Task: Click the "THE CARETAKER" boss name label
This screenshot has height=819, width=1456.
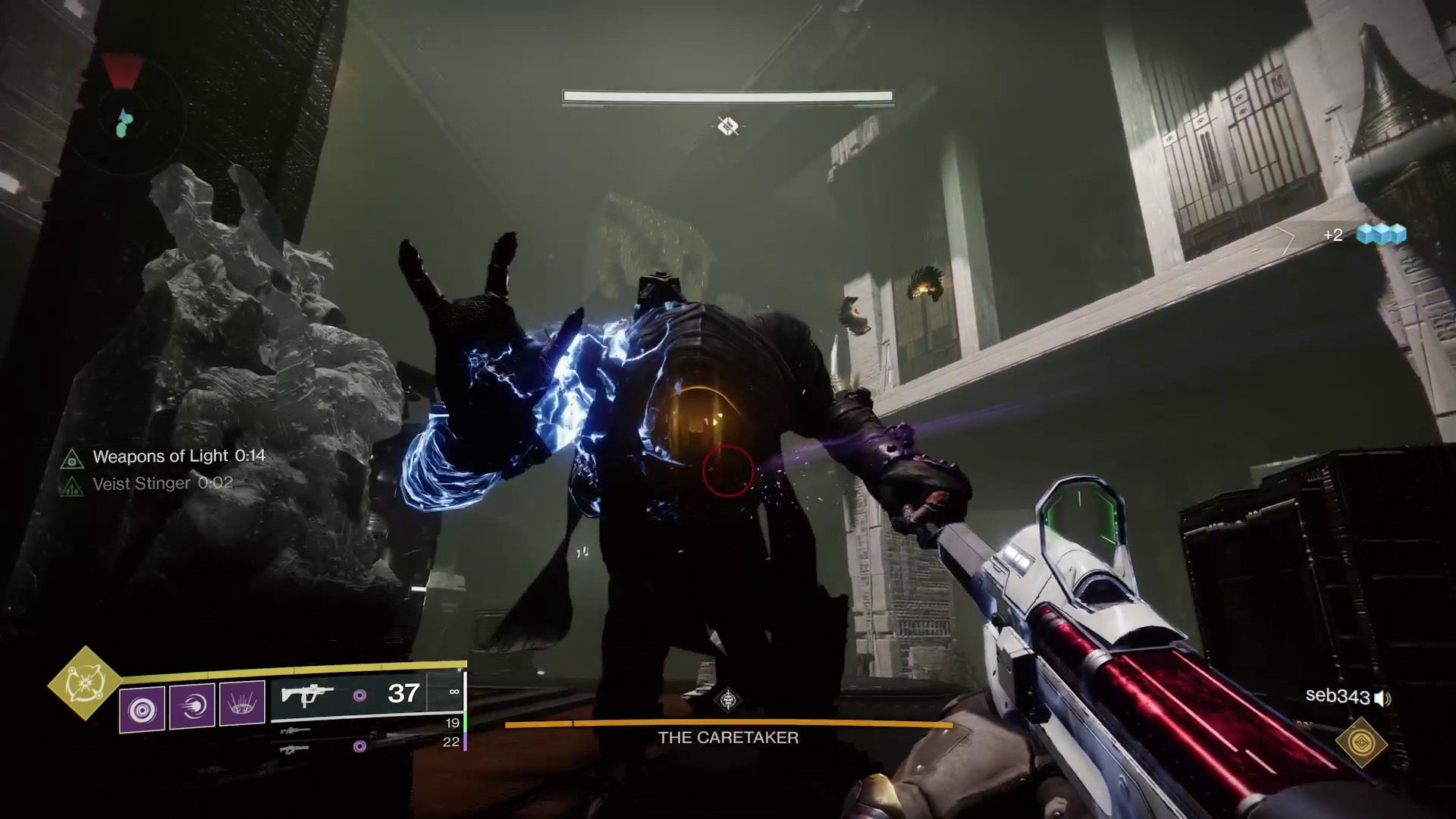Action: [729, 737]
